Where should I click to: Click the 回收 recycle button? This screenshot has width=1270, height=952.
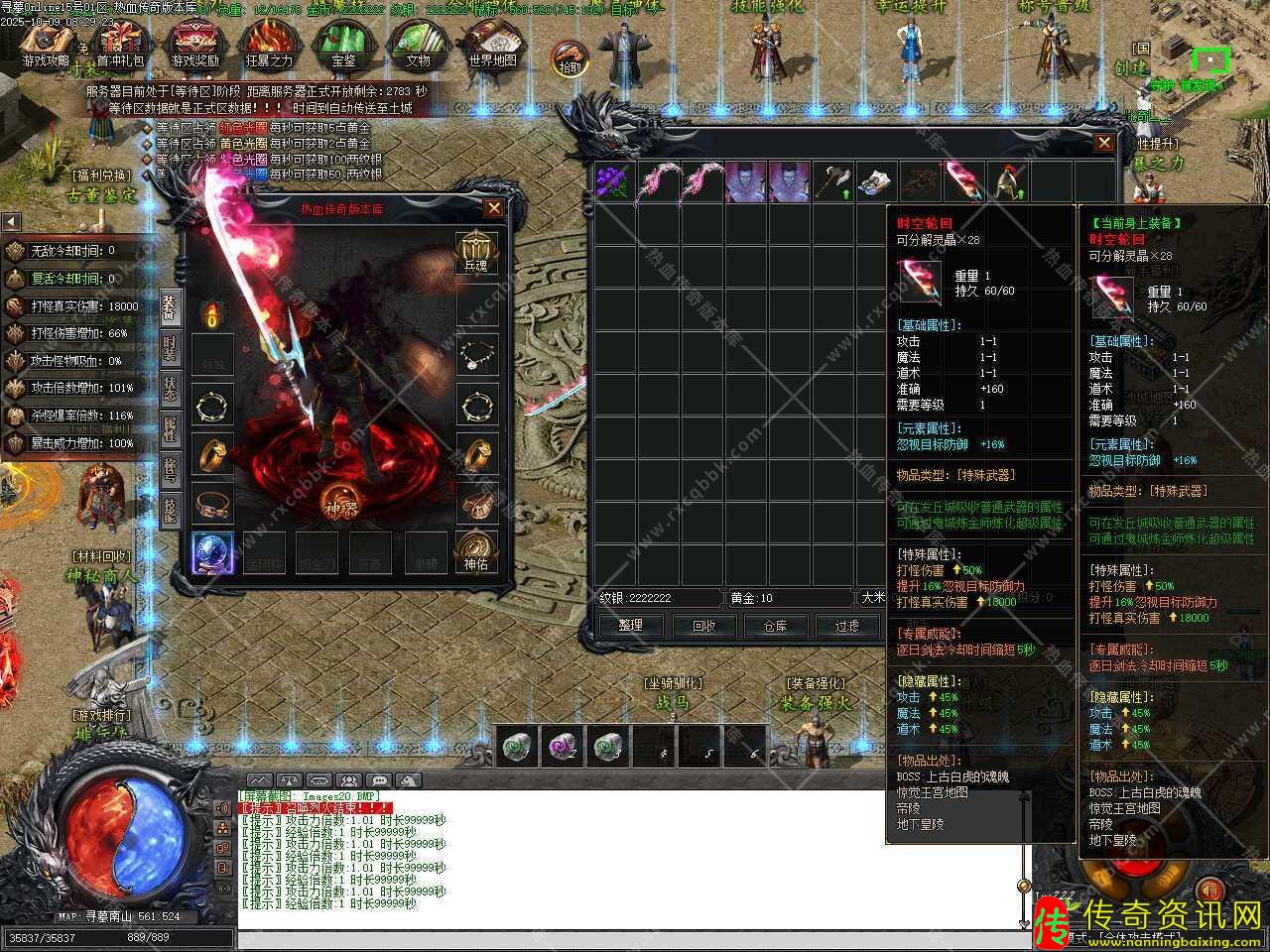click(x=703, y=626)
